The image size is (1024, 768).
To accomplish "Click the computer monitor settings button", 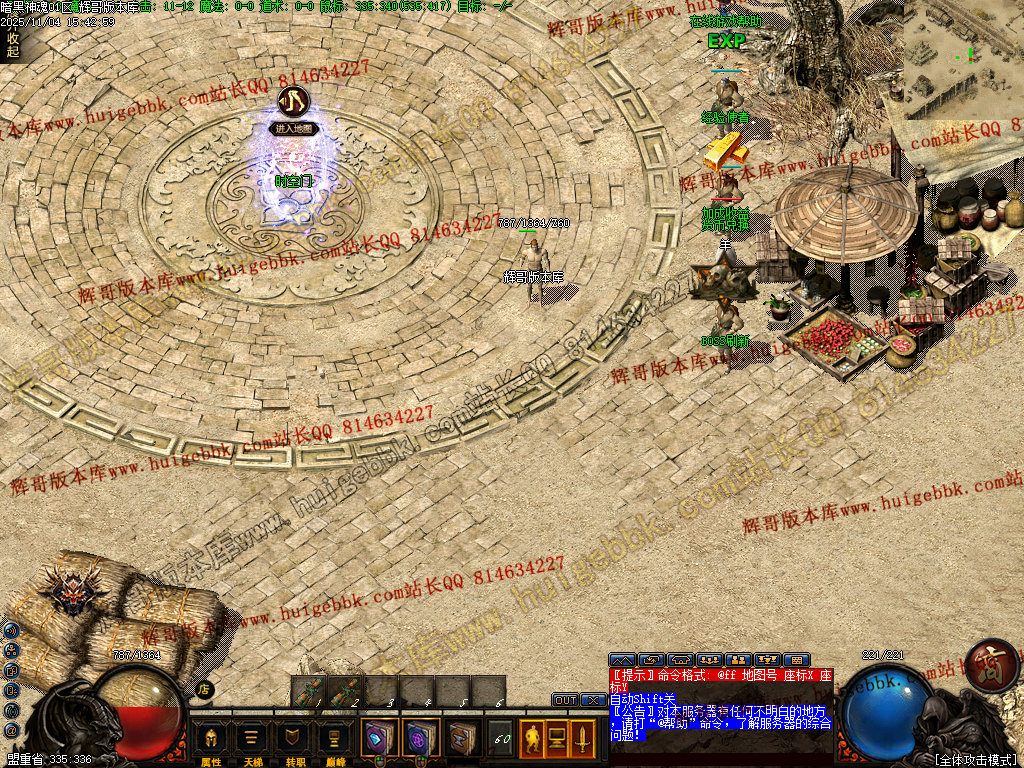I will (557, 739).
